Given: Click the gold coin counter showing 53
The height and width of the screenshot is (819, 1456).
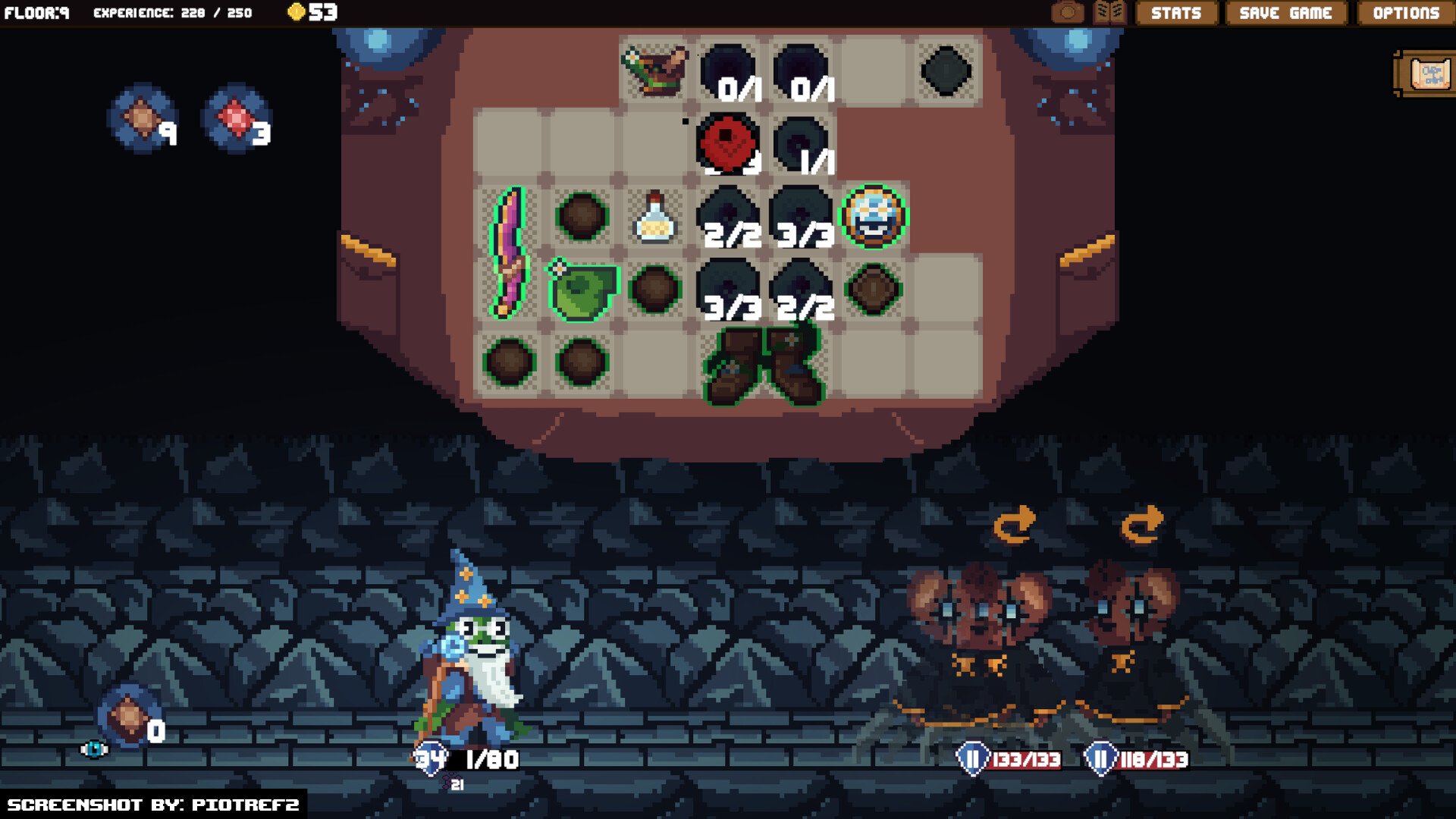Looking at the screenshot, I should [x=312, y=12].
